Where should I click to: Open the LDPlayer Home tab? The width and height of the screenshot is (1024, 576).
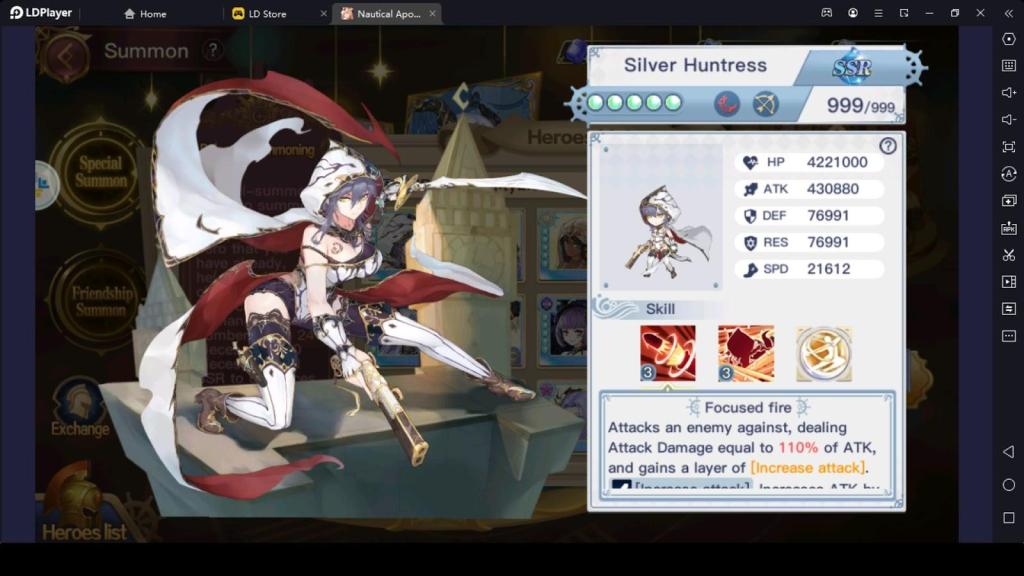(146, 14)
